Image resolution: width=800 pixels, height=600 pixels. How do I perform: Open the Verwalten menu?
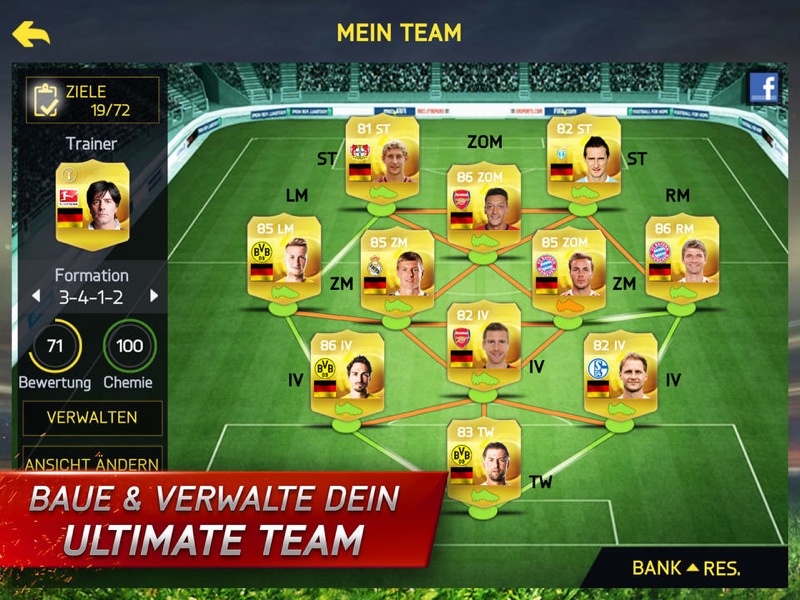(x=92, y=417)
